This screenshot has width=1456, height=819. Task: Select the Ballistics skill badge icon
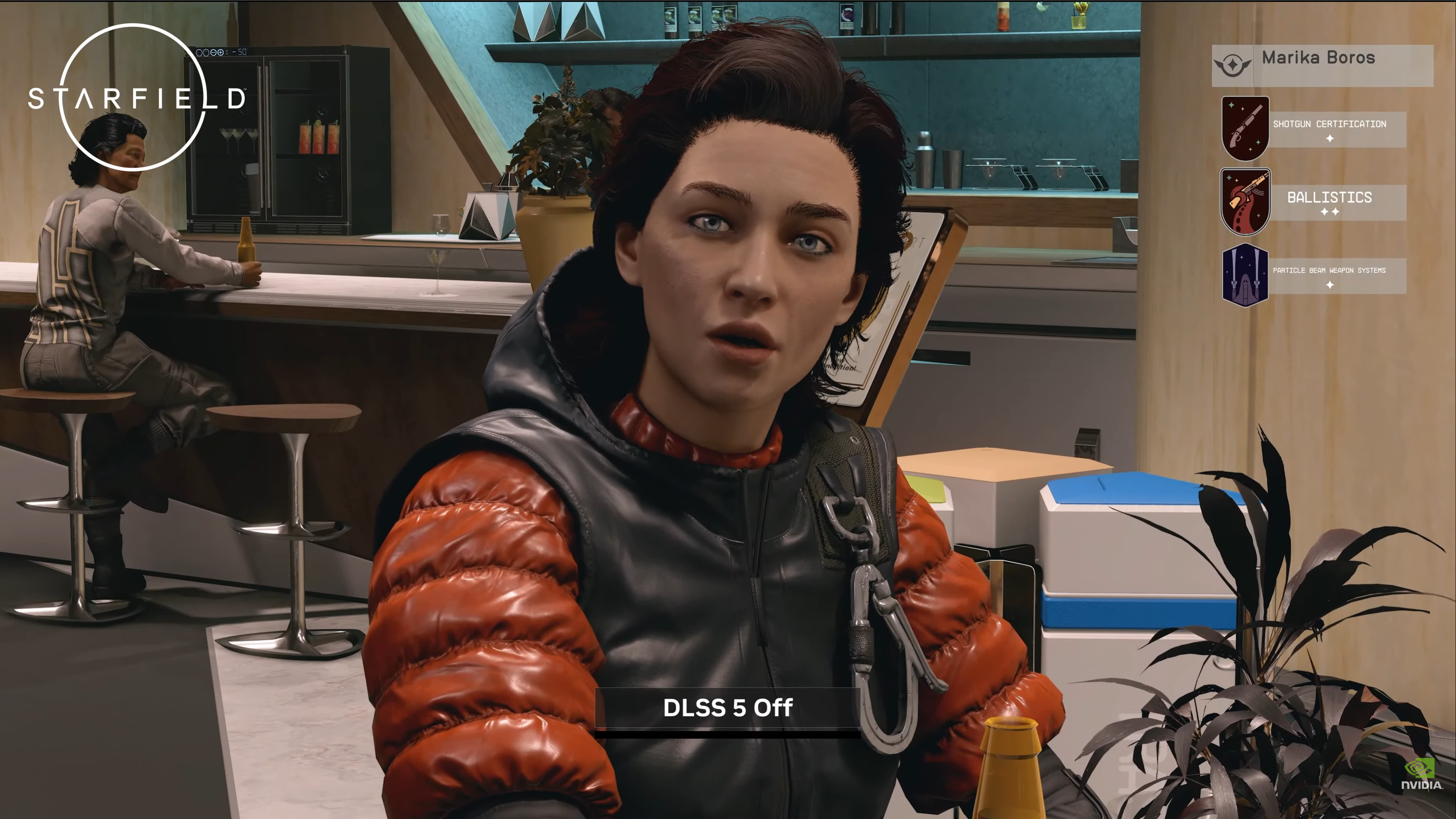click(1244, 201)
